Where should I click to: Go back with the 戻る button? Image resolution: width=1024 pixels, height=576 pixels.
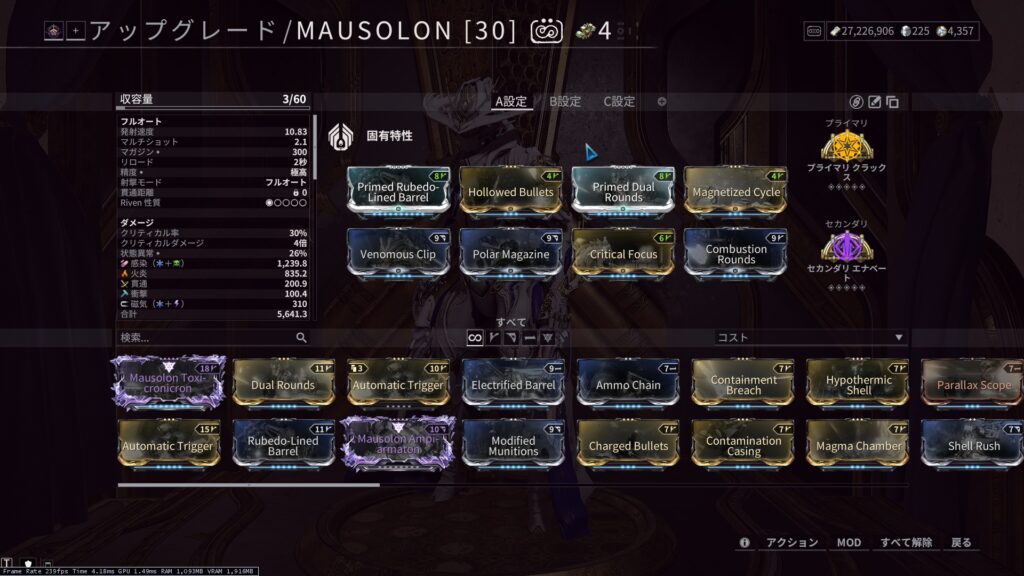click(961, 542)
